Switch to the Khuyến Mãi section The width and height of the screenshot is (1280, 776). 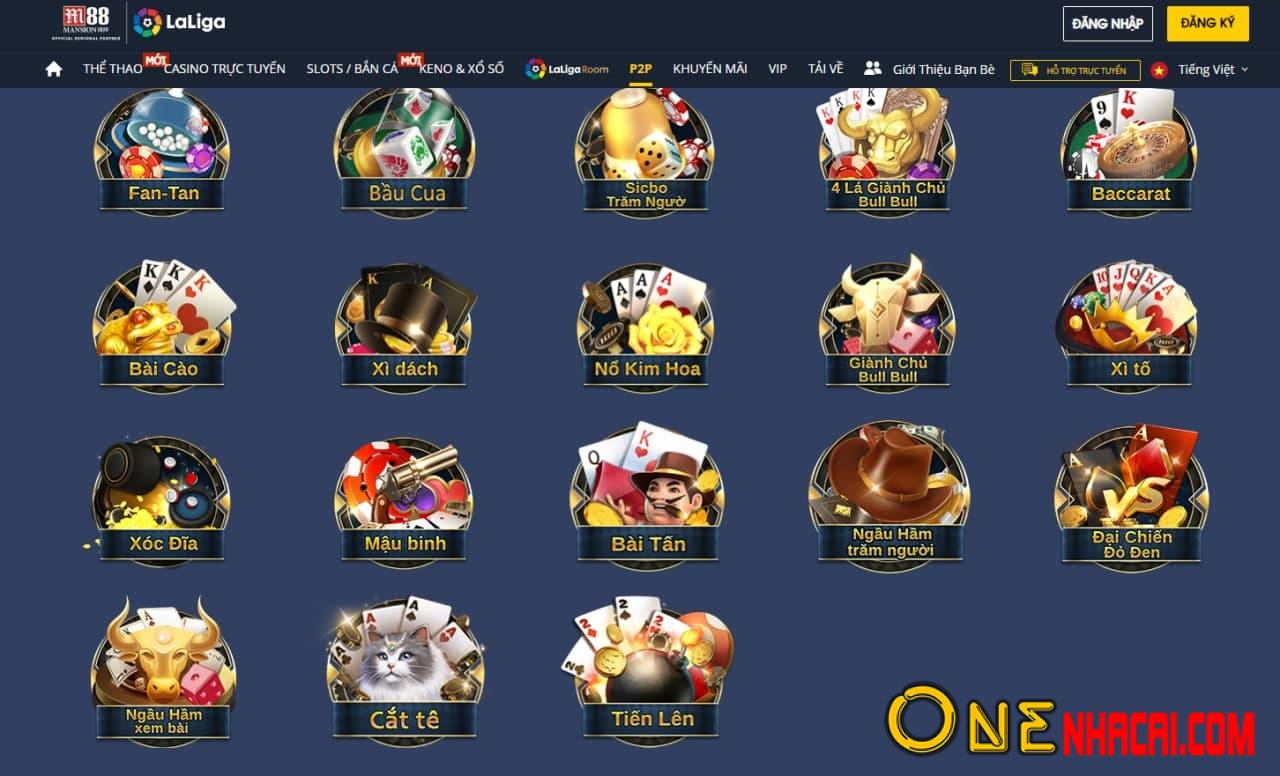click(x=710, y=69)
